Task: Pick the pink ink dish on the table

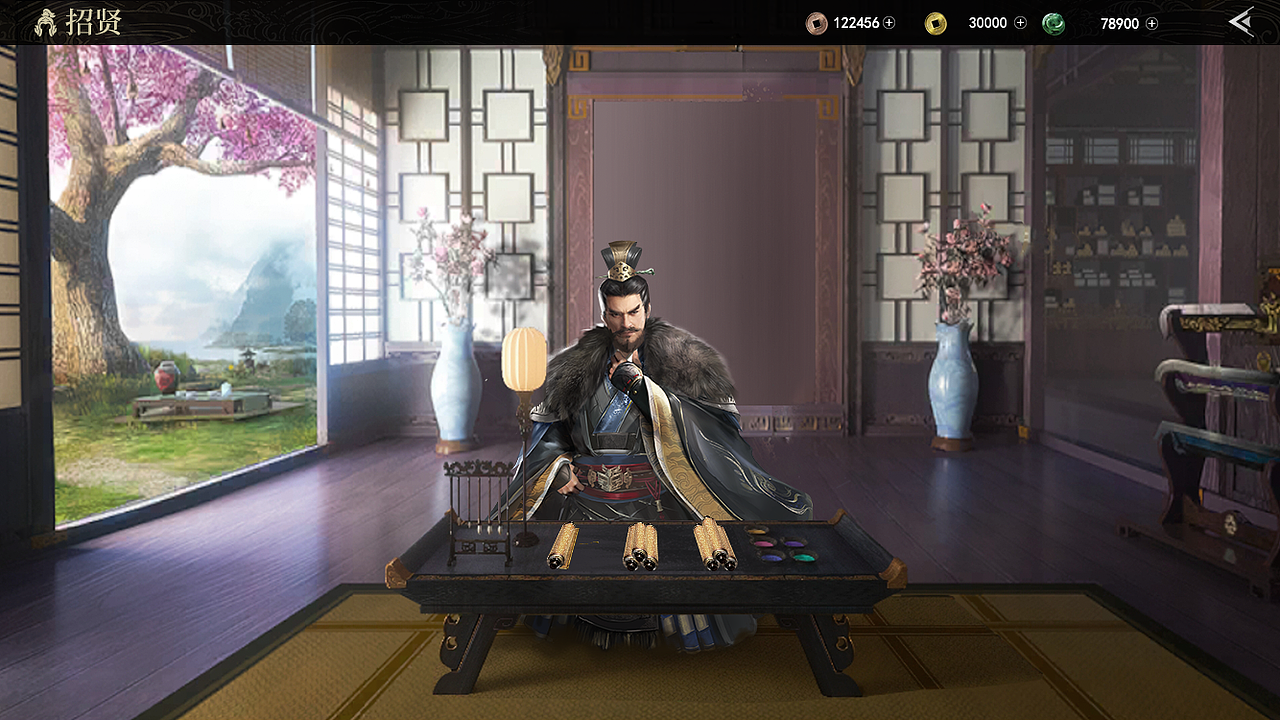Action: 763,543
